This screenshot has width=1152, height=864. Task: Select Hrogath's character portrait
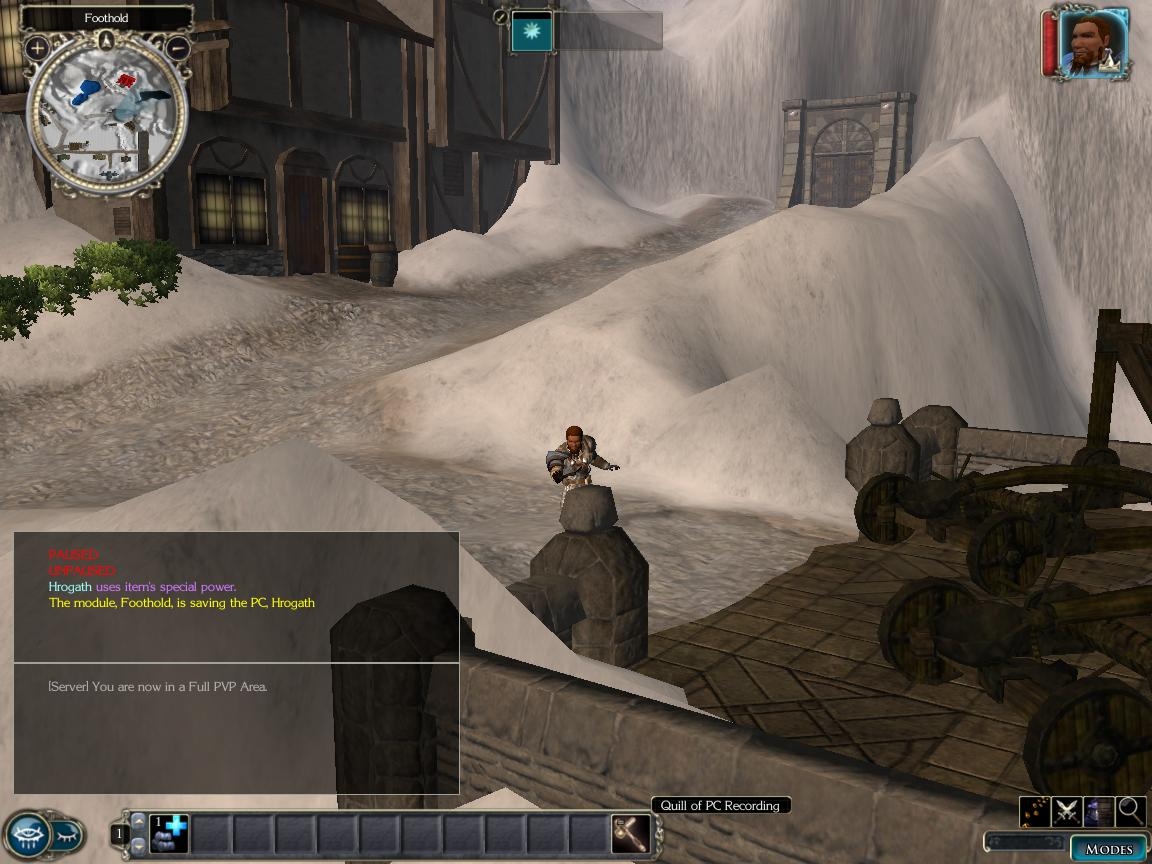[x=1093, y=43]
